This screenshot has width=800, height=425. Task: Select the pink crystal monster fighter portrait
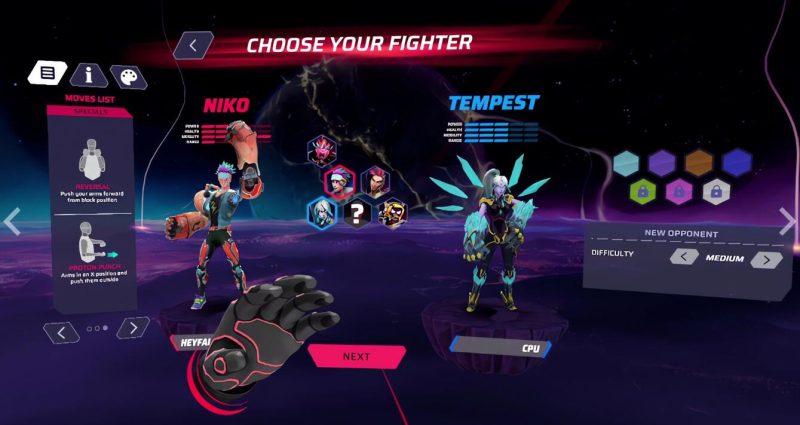click(x=323, y=152)
